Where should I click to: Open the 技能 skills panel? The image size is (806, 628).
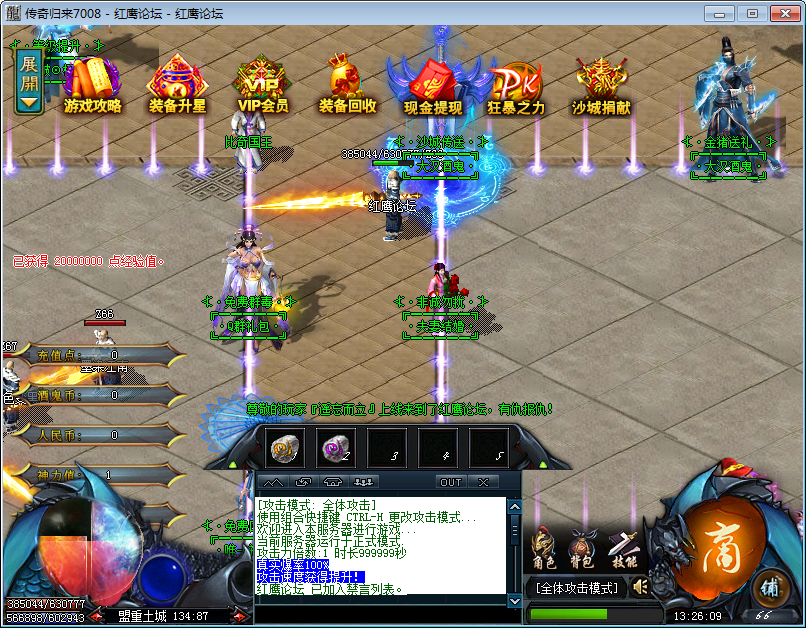[x=623, y=548]
